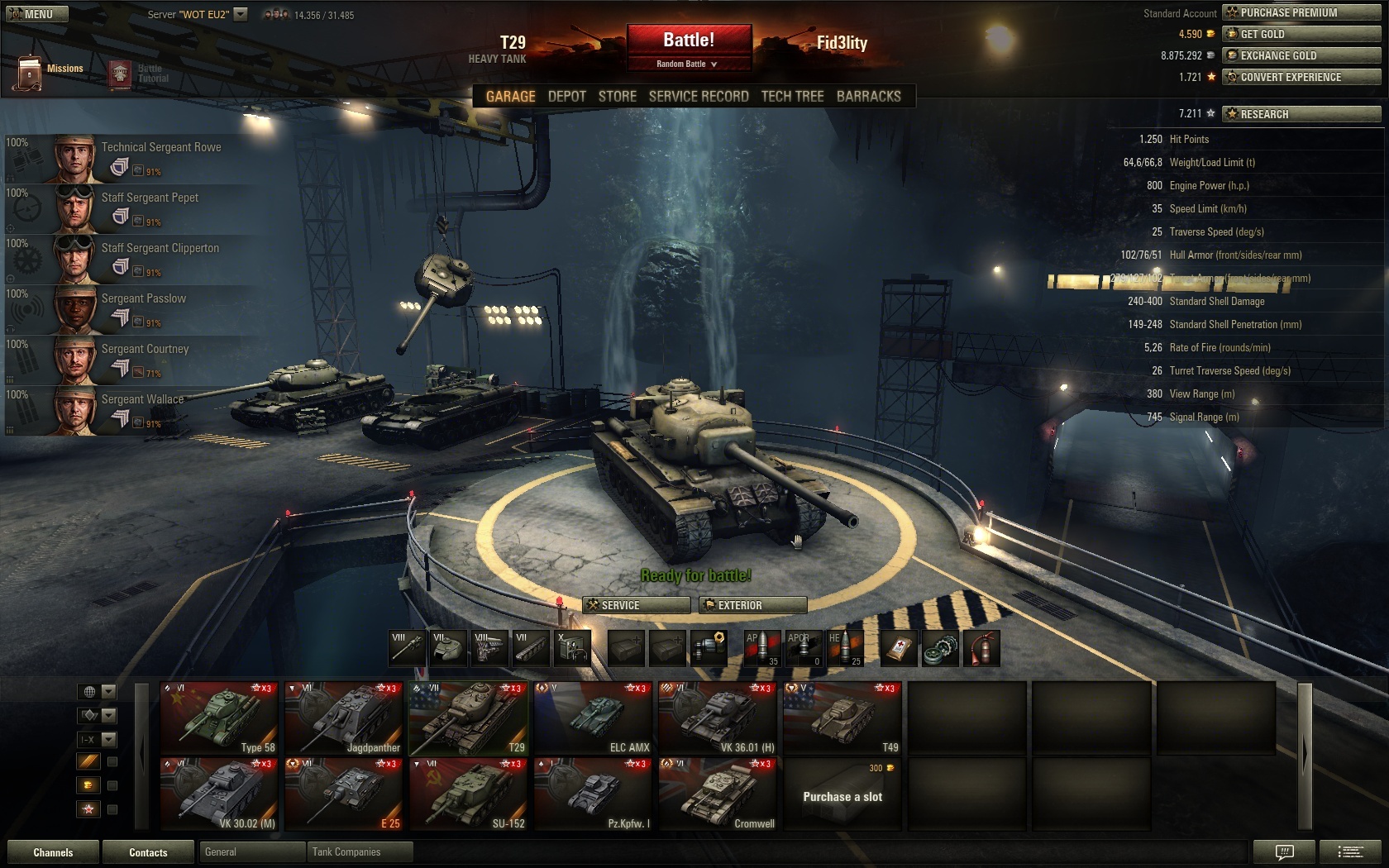Image resolution: width=1389 pixels, height=868 pixels.
Task: Switch to the Depot tab
Action: point(566,96)
